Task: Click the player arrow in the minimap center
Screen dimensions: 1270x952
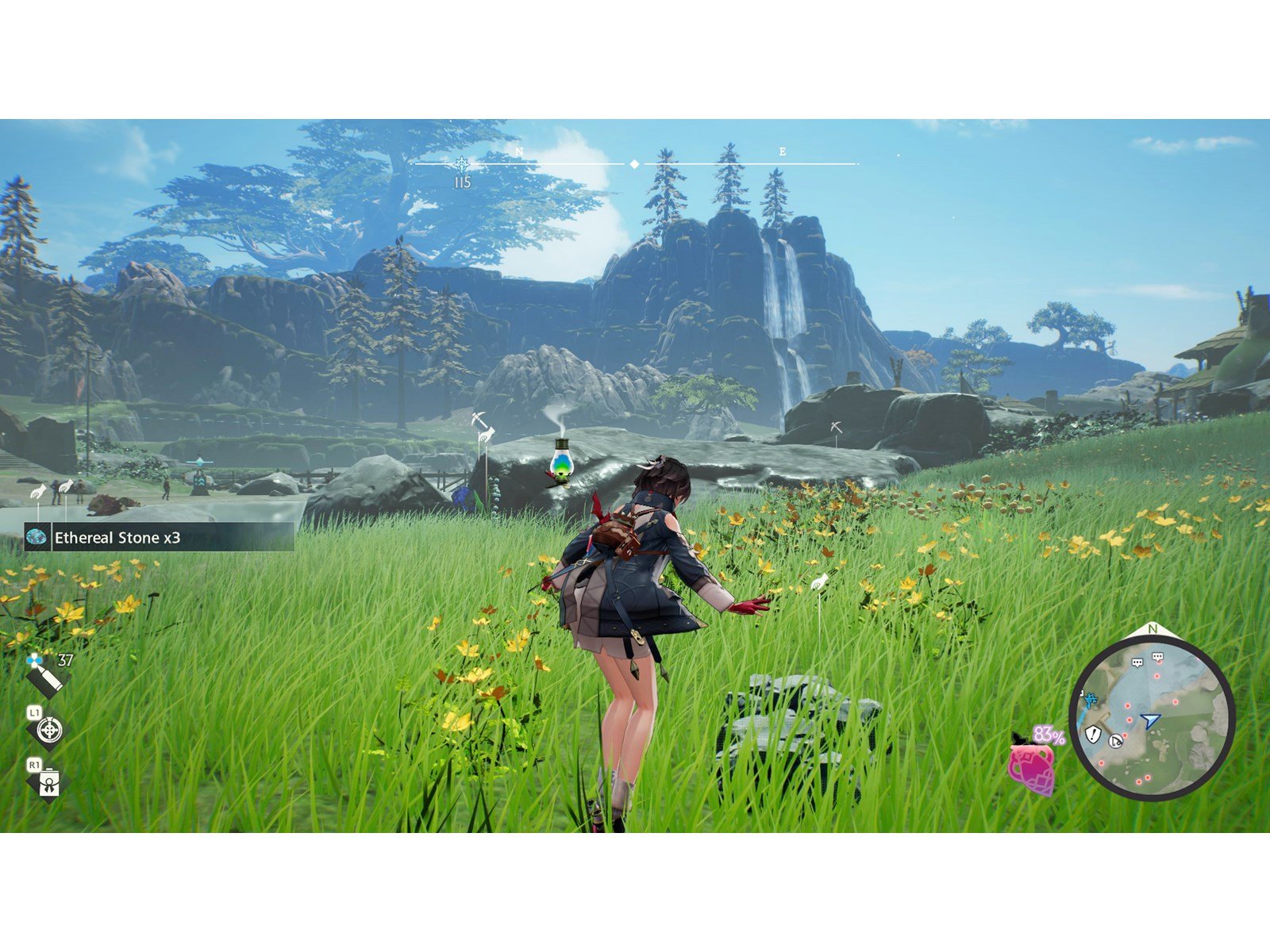Action: [1150, 720]
